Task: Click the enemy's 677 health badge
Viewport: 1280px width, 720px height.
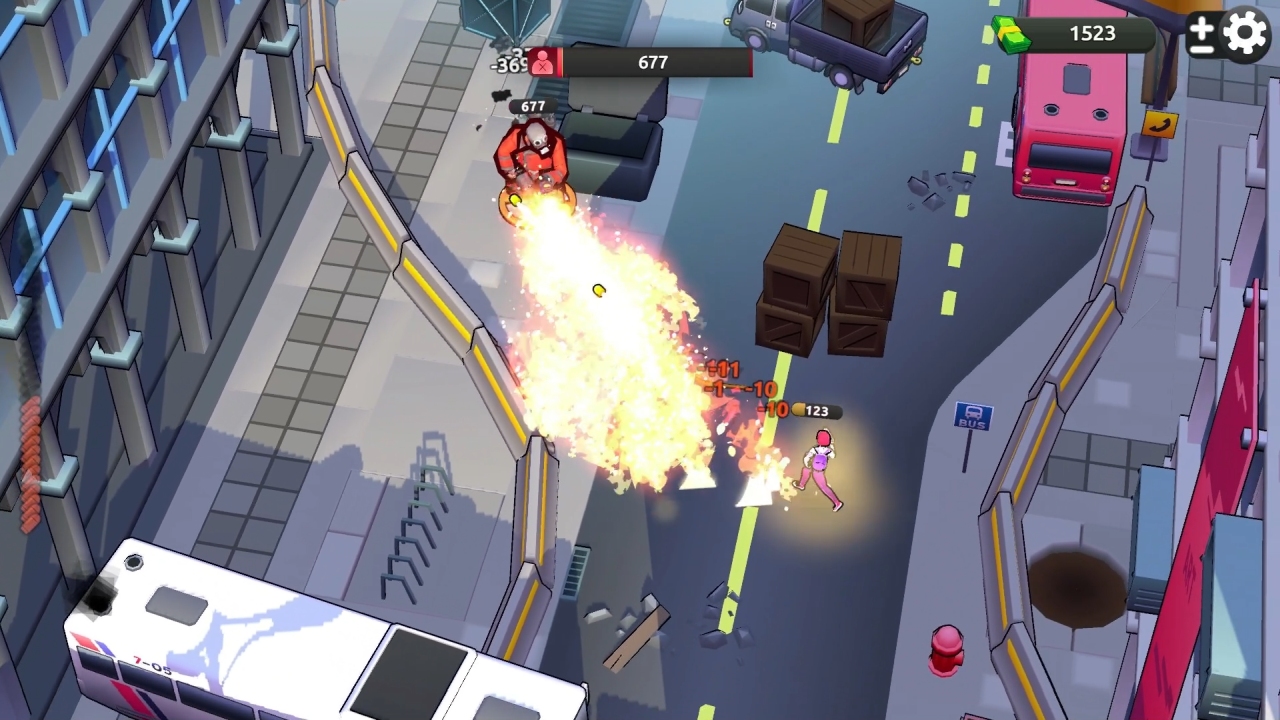Action: click(531, 104)
